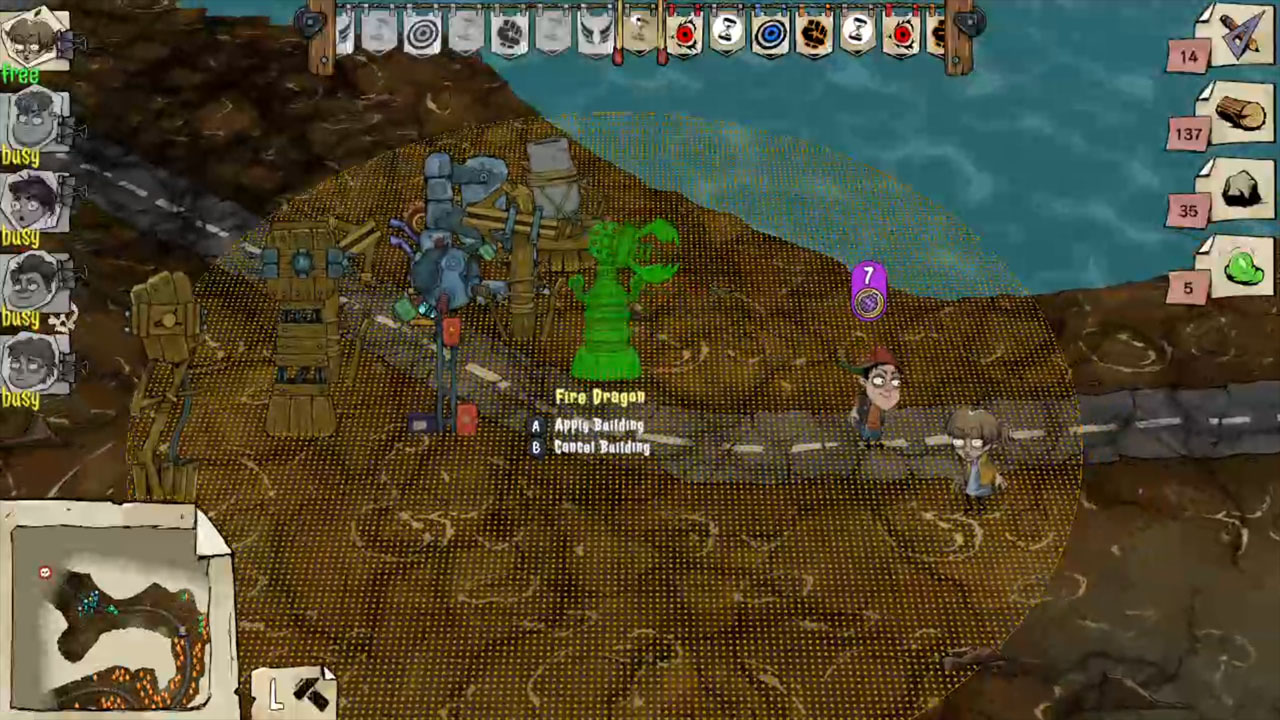Image resolution: width=1280 pixels, height=720 pixels.
Task: Select the gold fist banner on the right side
Action: 815,33
